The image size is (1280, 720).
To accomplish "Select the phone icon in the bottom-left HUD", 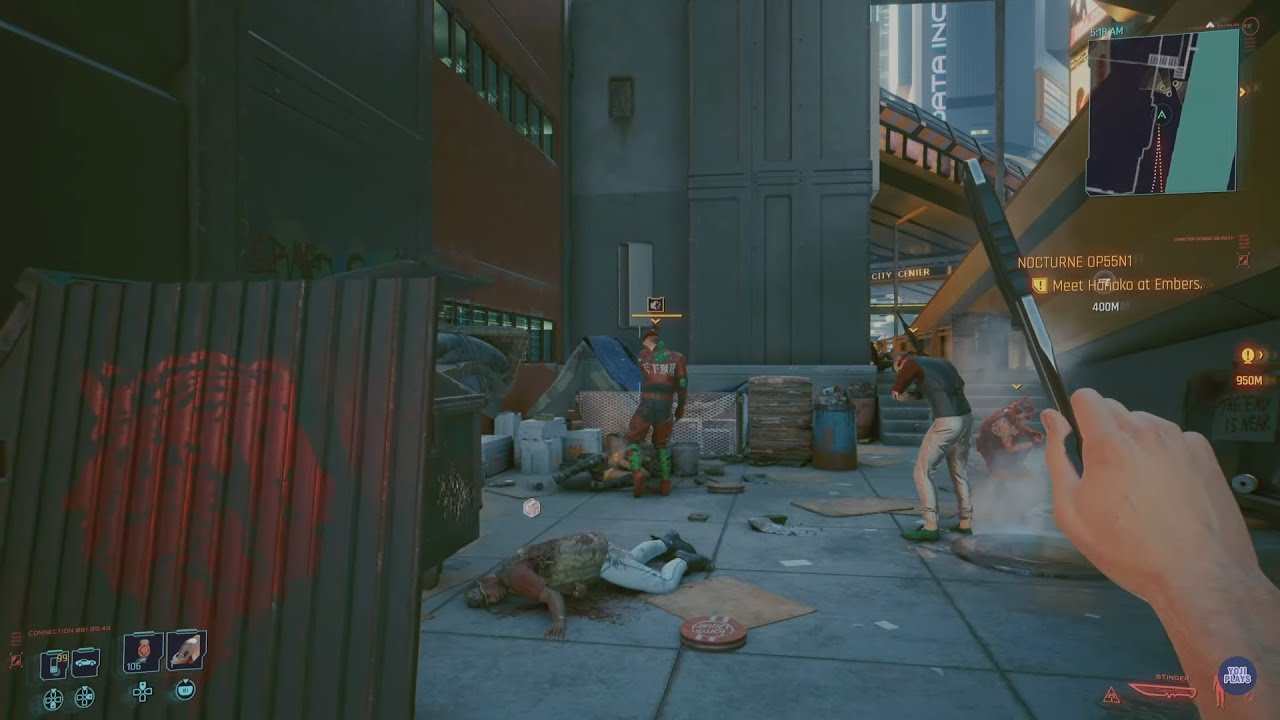I will tap(54, 662).
